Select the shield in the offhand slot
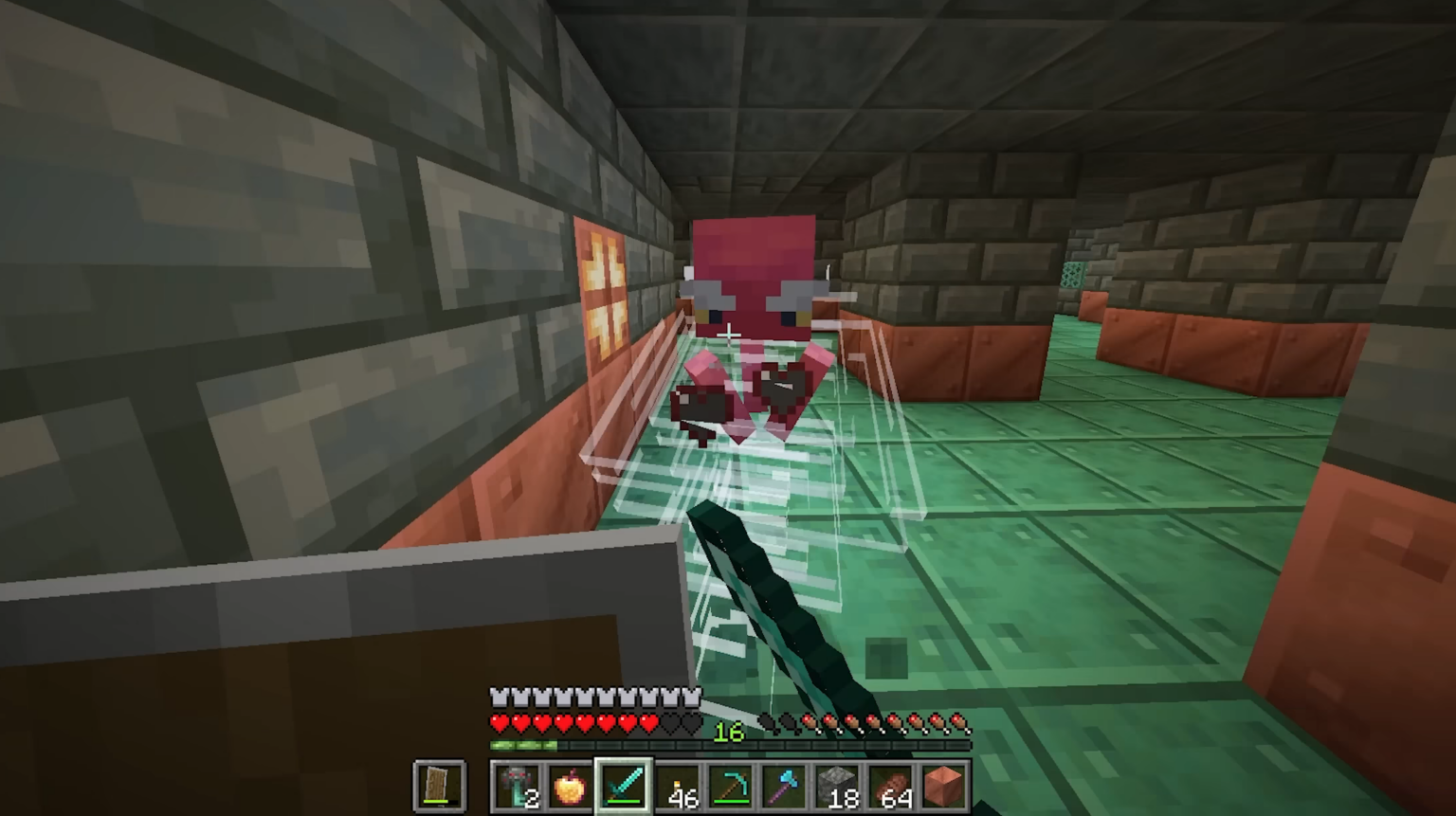The image size is (1456, 816). [441, 784]
